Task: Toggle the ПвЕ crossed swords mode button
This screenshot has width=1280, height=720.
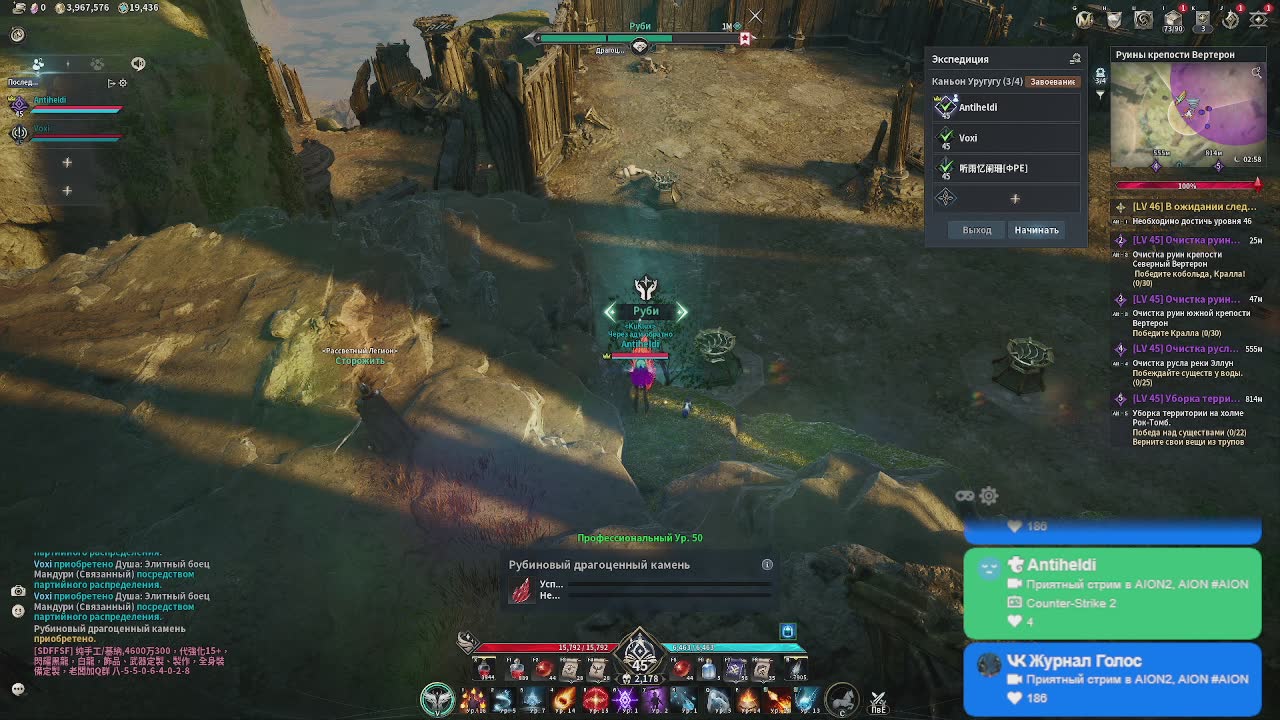Action: pos(878,701)
